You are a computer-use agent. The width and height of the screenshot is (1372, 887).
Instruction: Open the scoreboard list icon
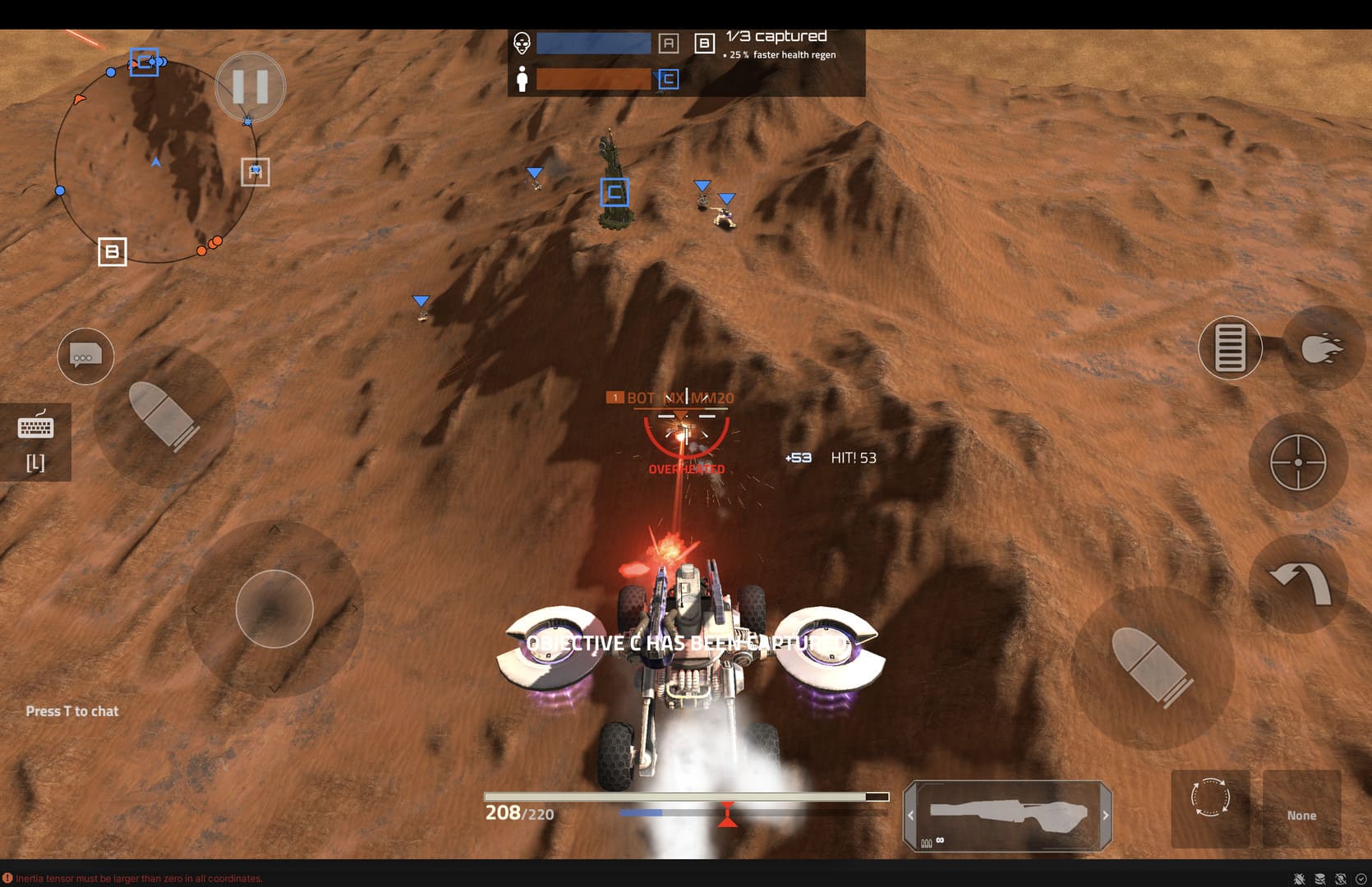1230,347
